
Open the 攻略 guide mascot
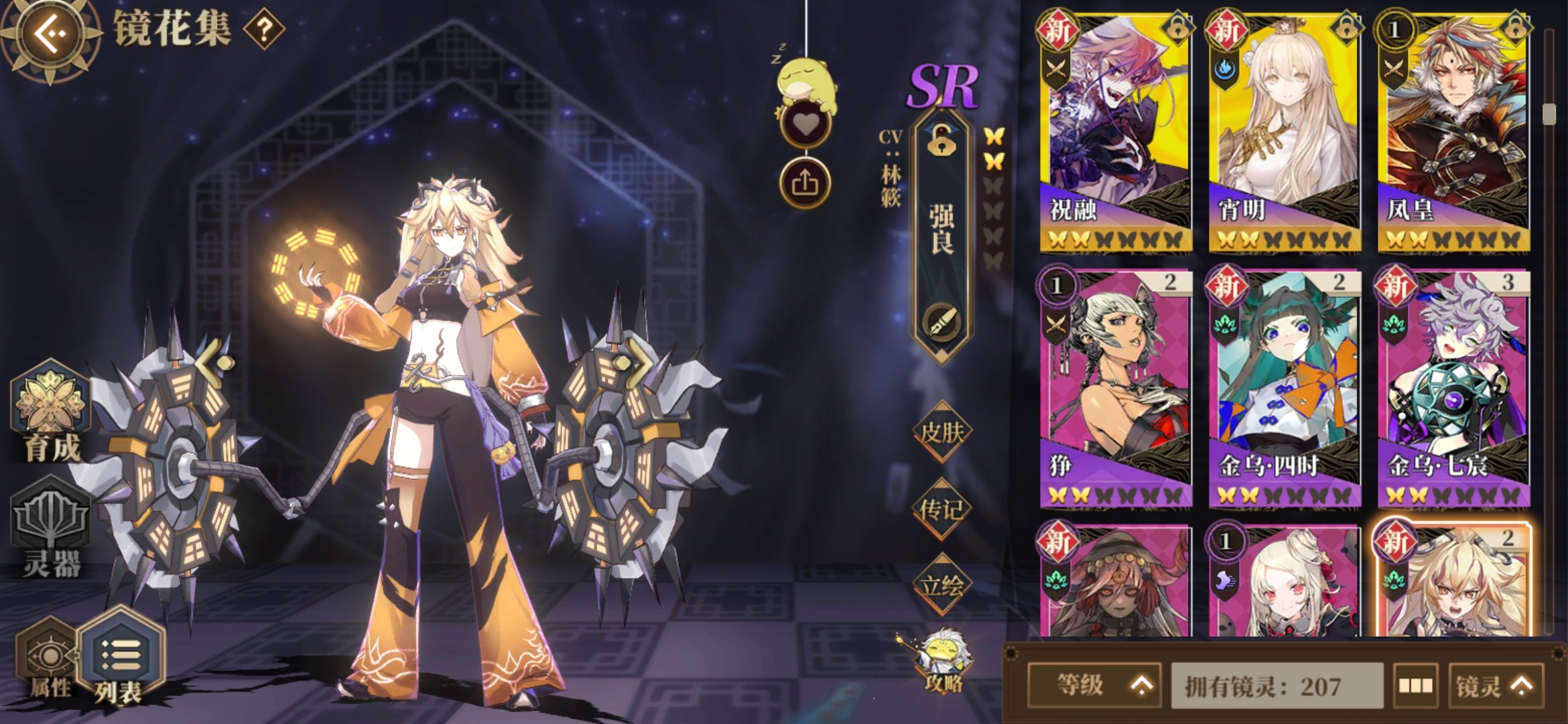pyautogui.click(x=943, y=660)
